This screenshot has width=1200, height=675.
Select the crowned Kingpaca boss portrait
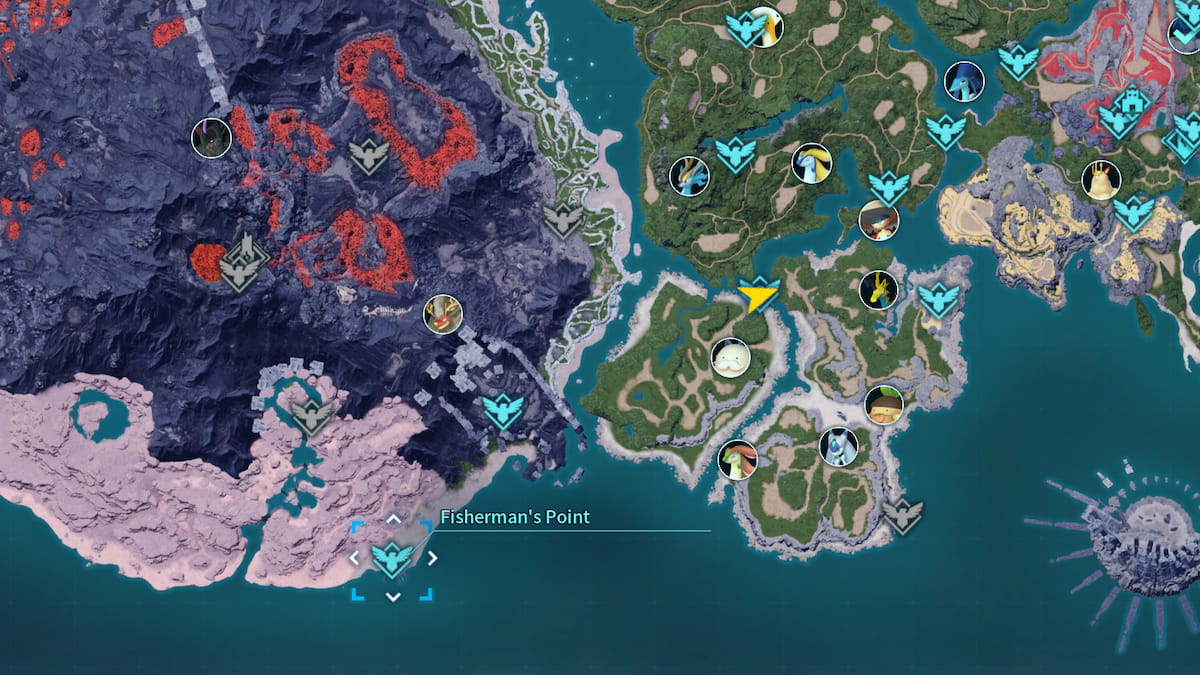pyautogui.click(x=1101, y=180)
